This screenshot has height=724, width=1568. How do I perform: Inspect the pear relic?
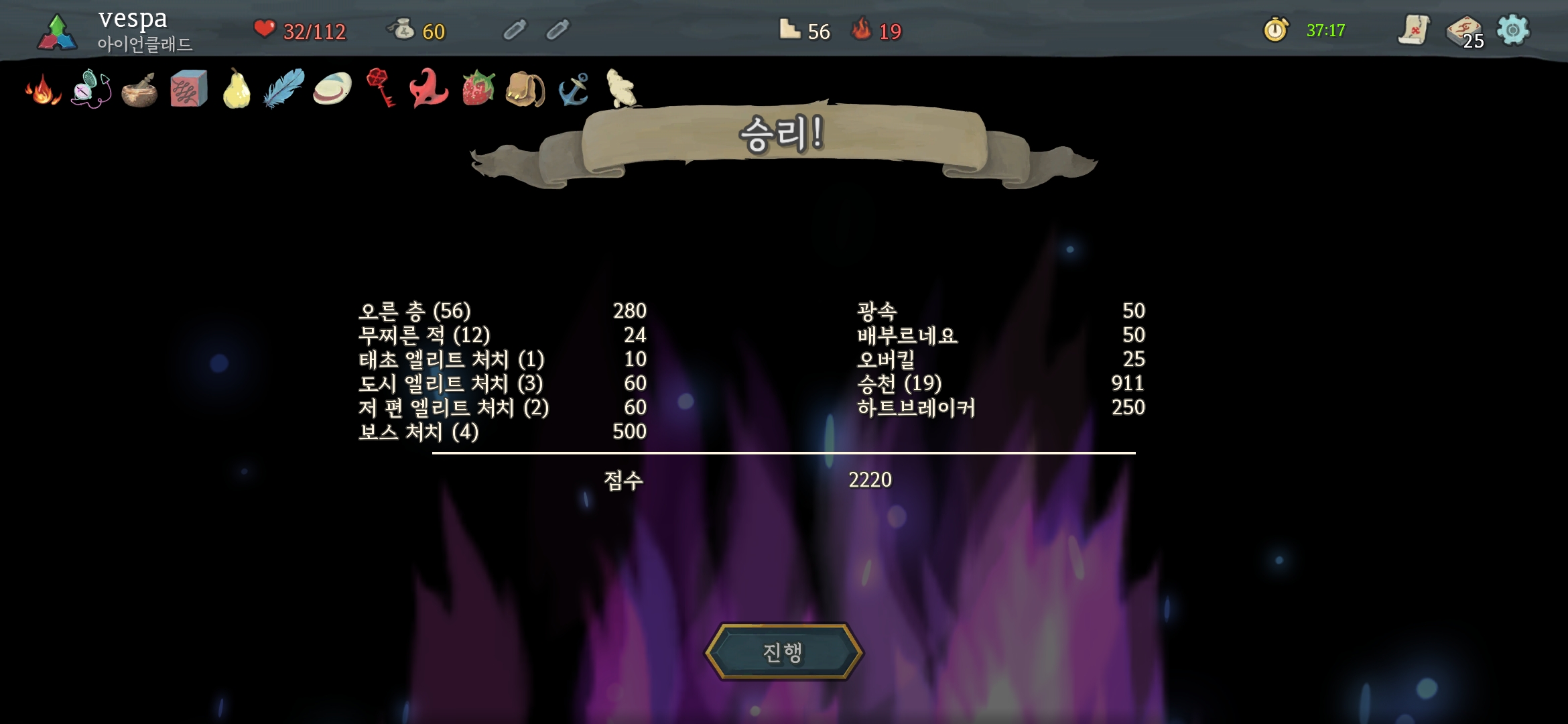pyautogui.click(x=237, y=90)
